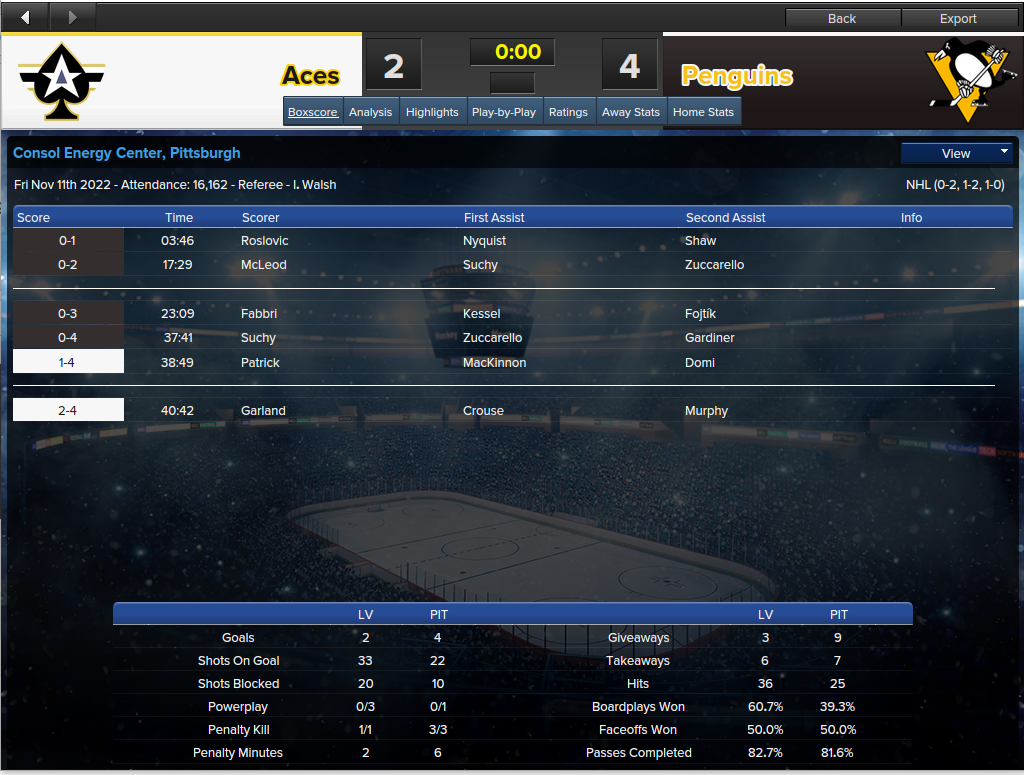Go to previous screen with left arrow
This screenshot has width=1024, height=775.
pos(25,17)
